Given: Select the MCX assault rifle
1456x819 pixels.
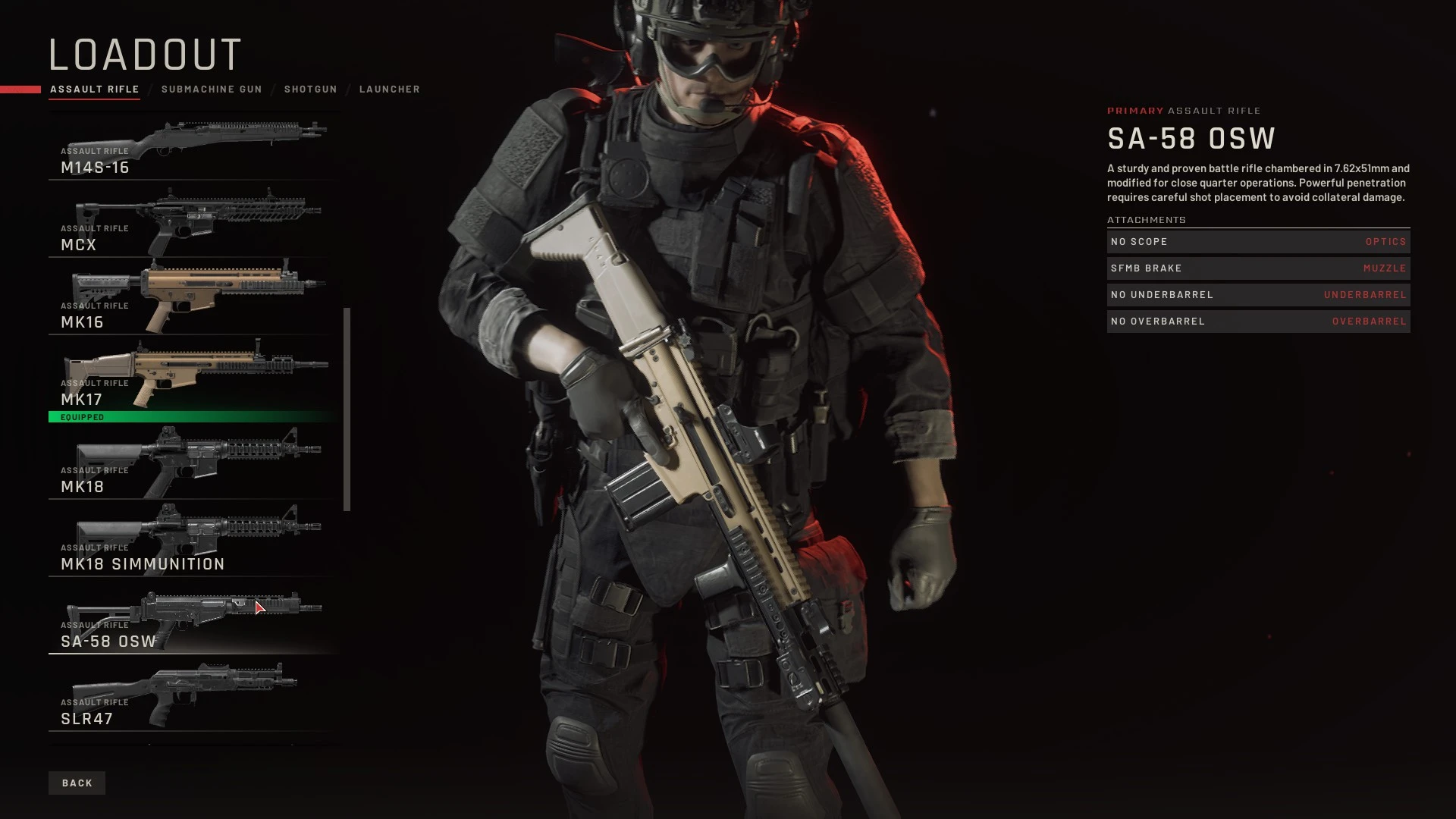Looking at the screenshot, I should (193, 220).
